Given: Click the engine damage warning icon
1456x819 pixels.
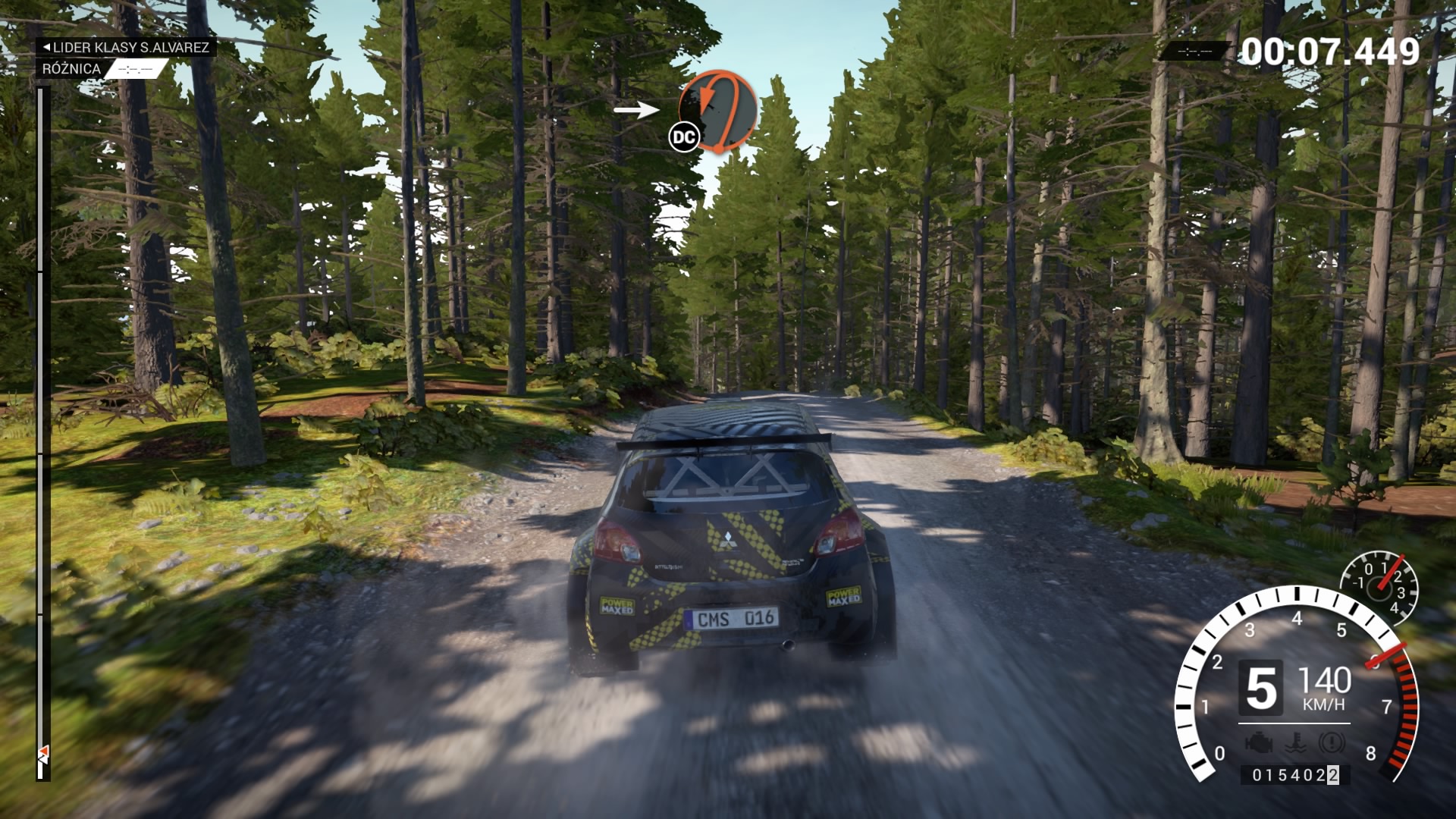Looking at the screenshot, I should pyautogui.click(x=1259, y=742).
